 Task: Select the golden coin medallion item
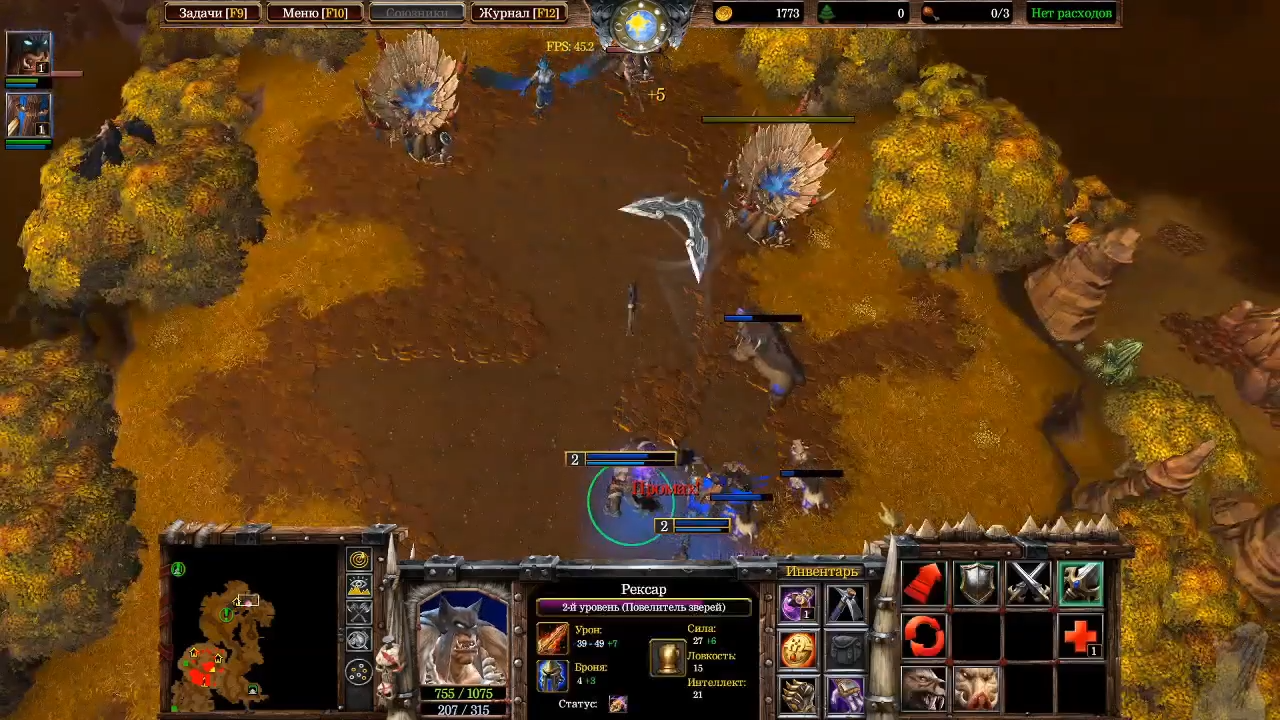click(x=798, y=650)
